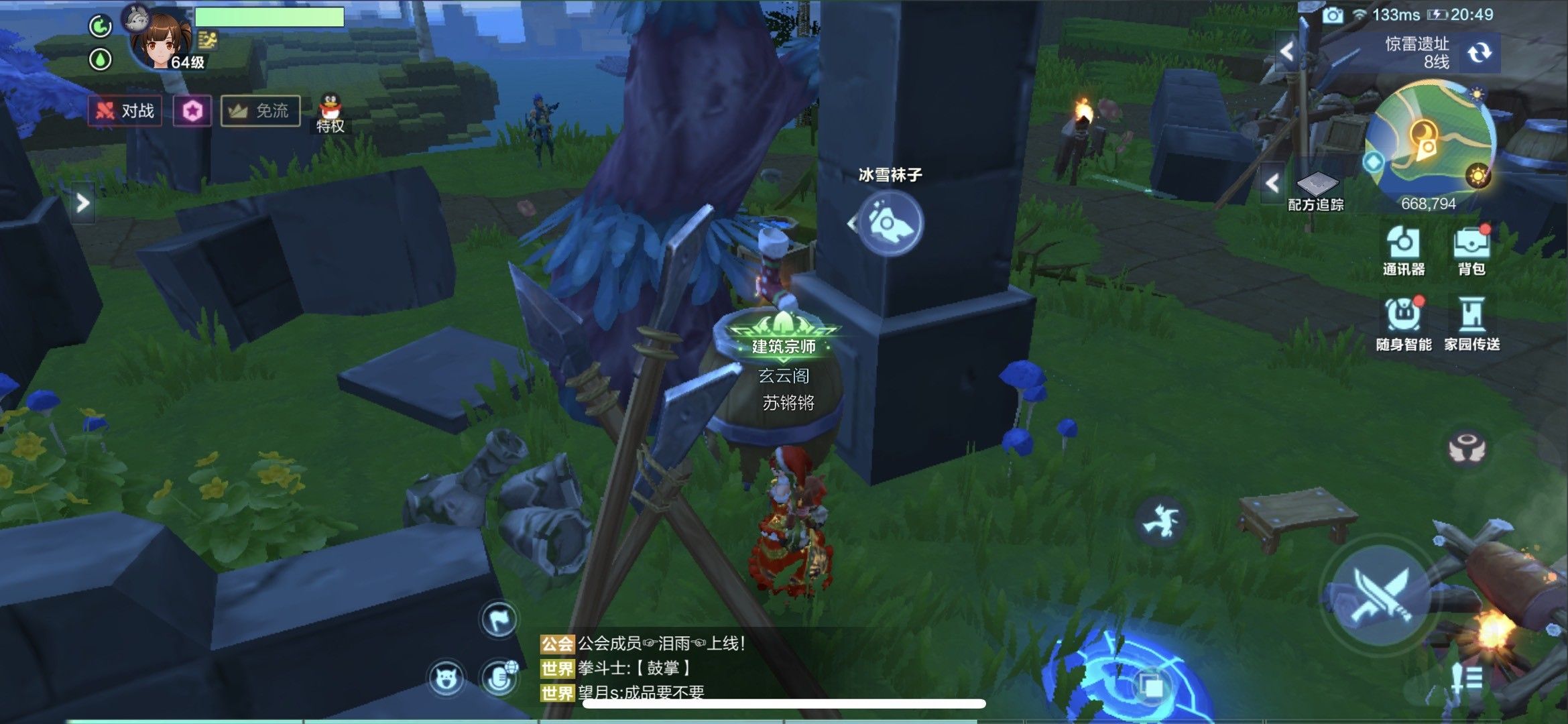The image size is (1568, 724).
Task: Expand the left side panel arrow
Action: (82, 202)
